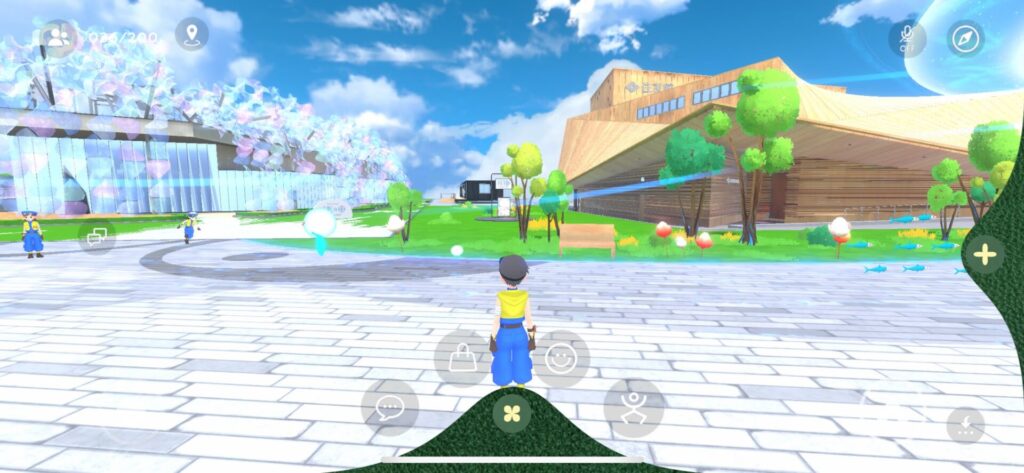This screenshot has height=473, width=1024.
Task: Open the avatar pose action icon
Action: pyautogui.click(x=633, y=407)
